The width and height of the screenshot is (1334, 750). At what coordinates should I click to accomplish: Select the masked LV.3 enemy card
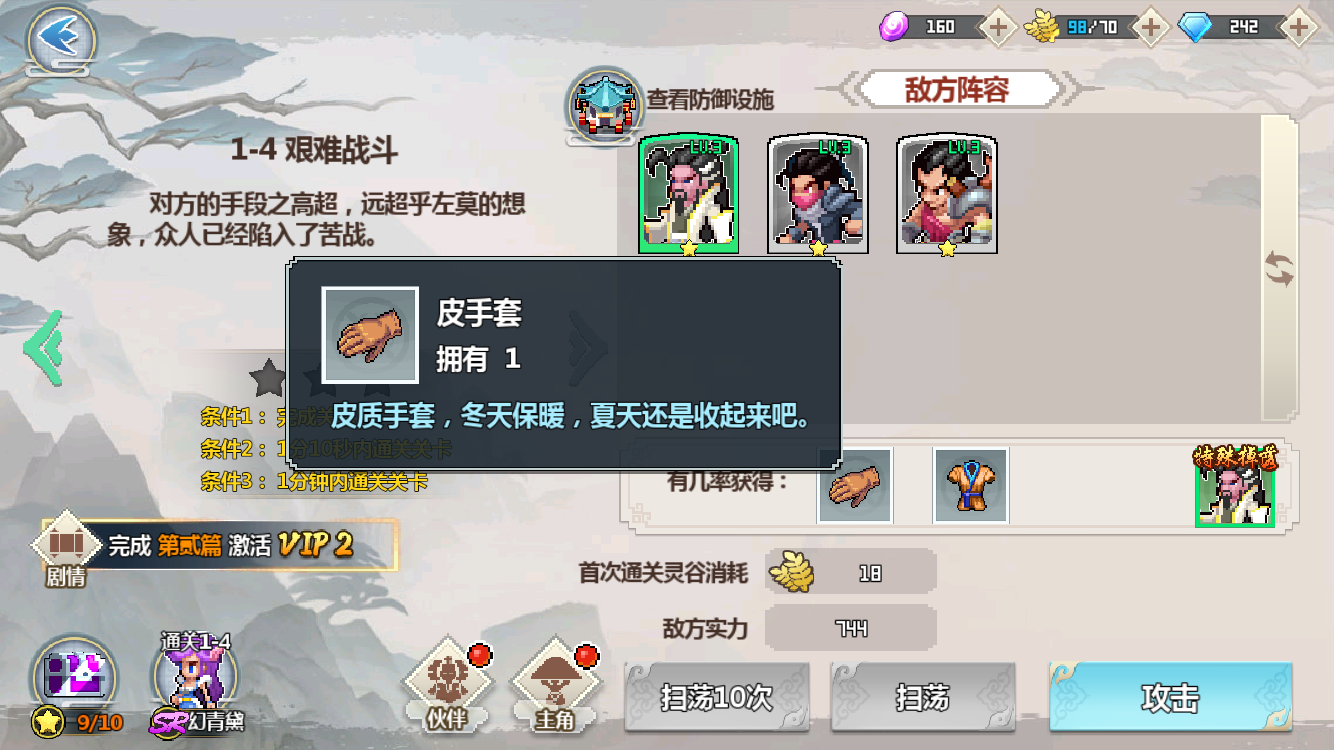(815, 193)
